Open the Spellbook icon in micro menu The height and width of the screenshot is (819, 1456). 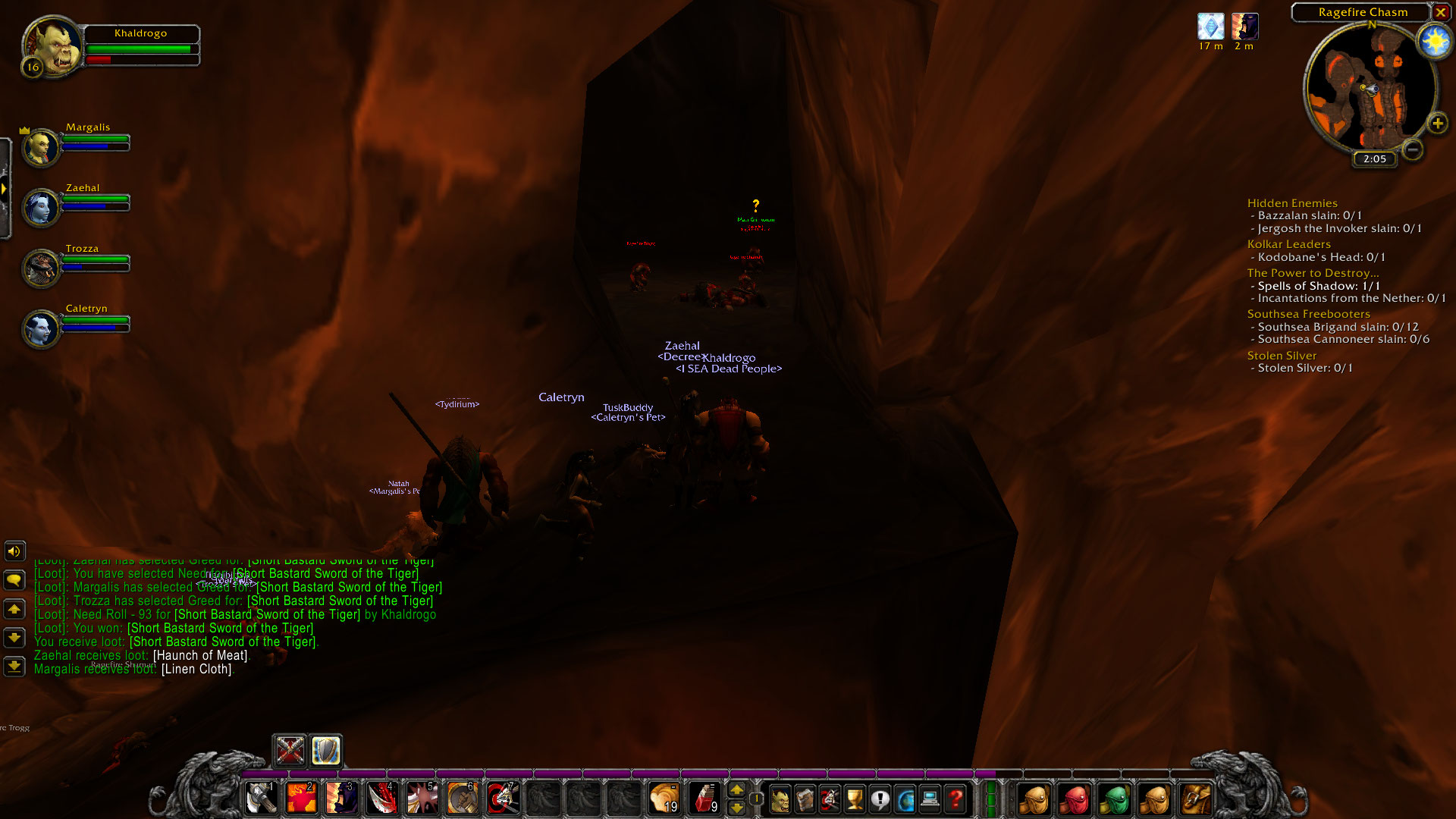(x=805, y=799)
